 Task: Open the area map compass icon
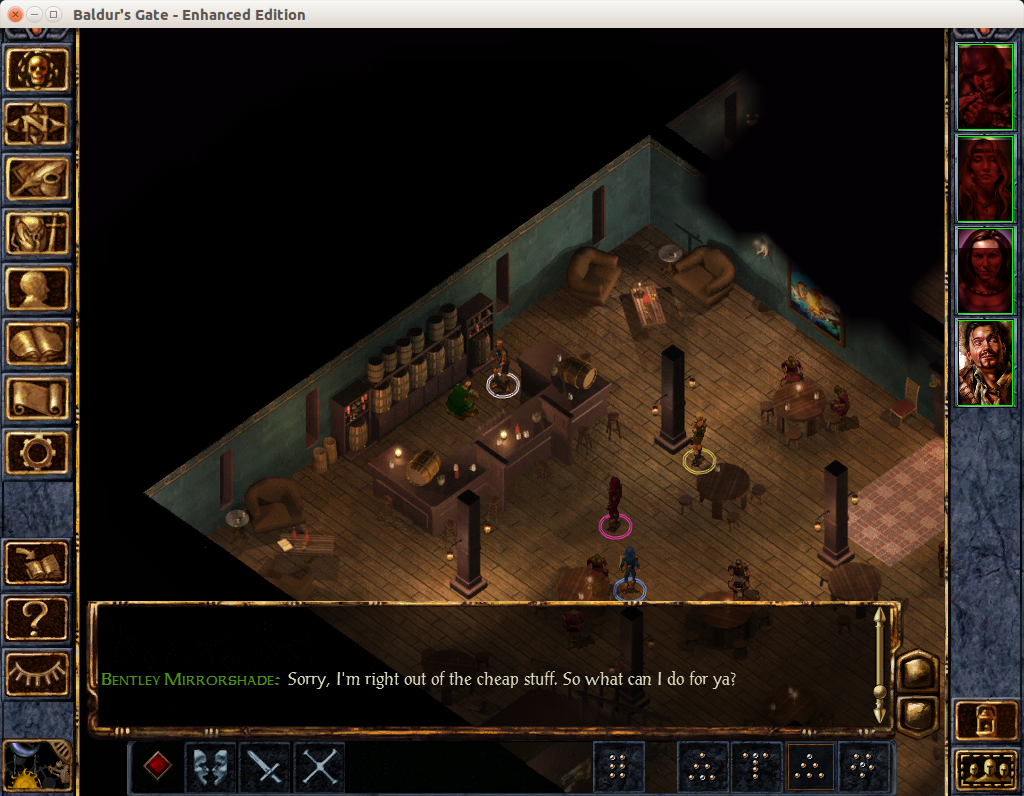39,124
